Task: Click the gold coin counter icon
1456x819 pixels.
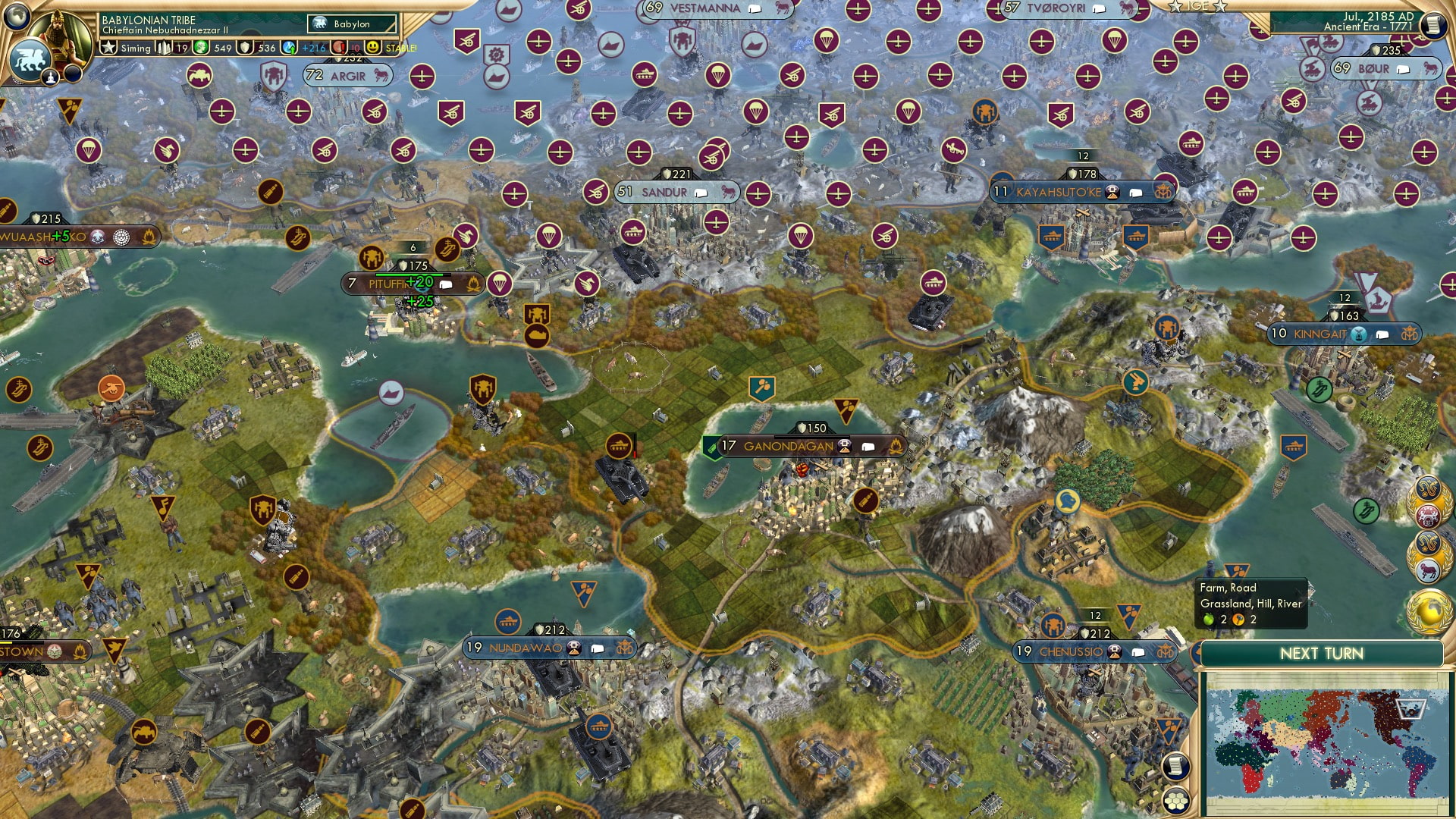Action: (199, 47)
